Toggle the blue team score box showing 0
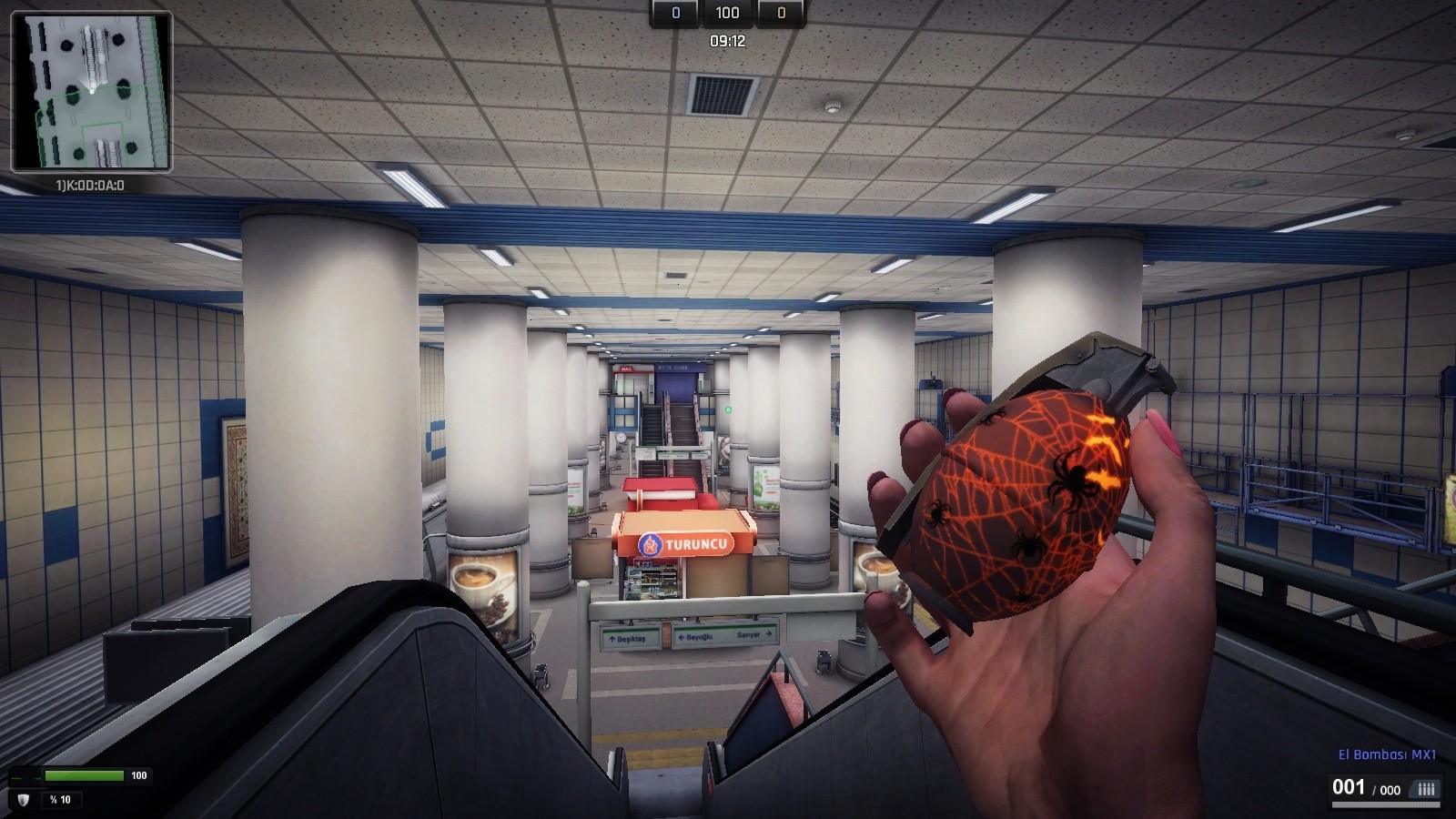1456x819 pixels. coord(673,14)
